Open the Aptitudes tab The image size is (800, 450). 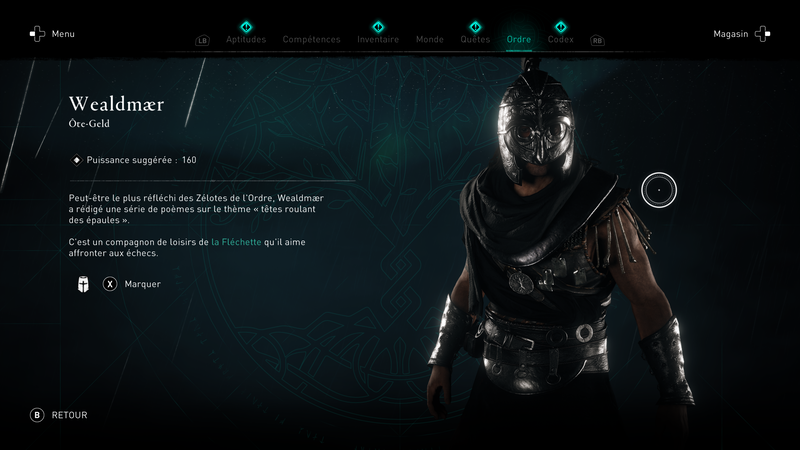(246, 40)
